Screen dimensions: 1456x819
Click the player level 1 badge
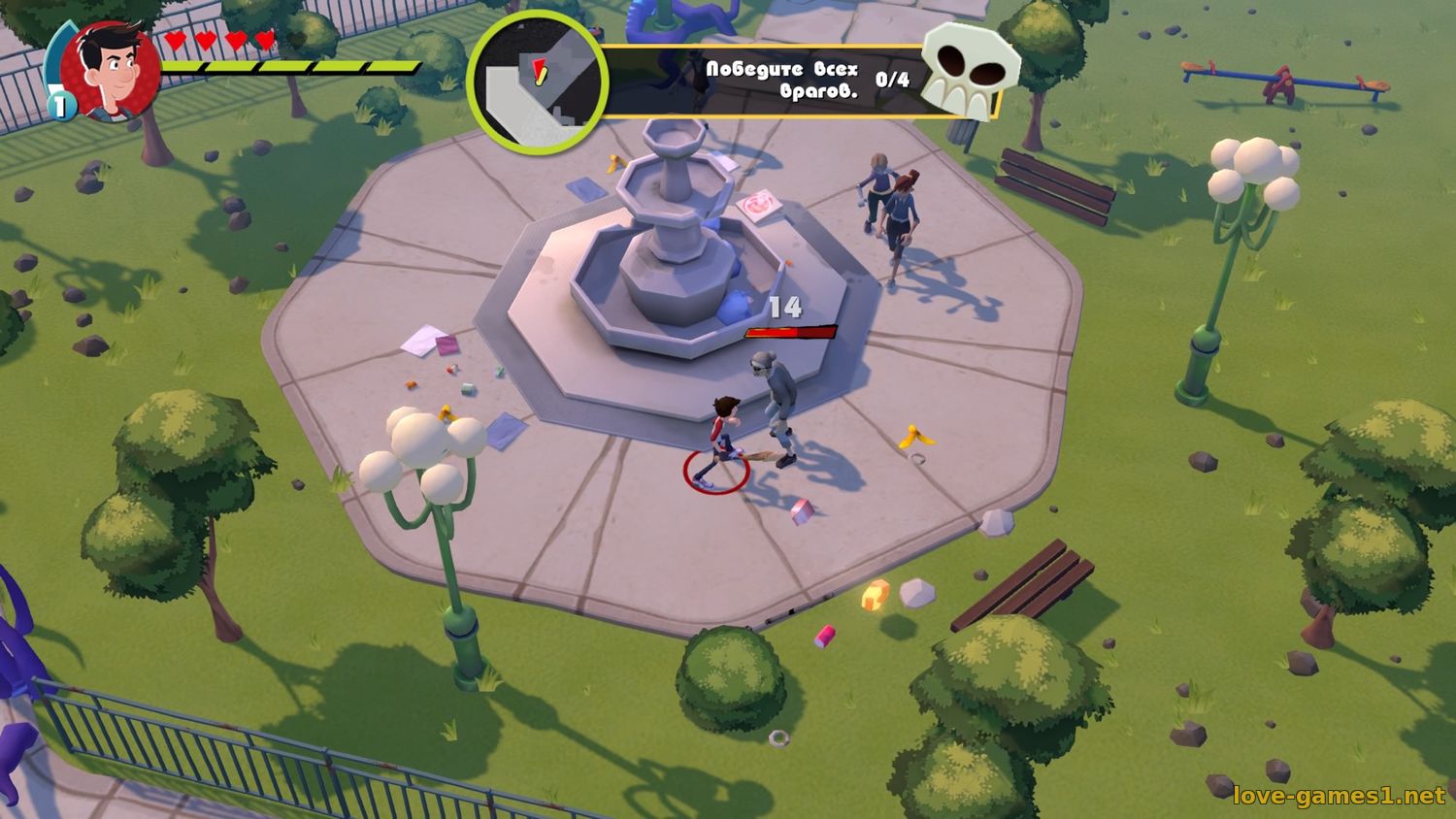click(62, 105)
